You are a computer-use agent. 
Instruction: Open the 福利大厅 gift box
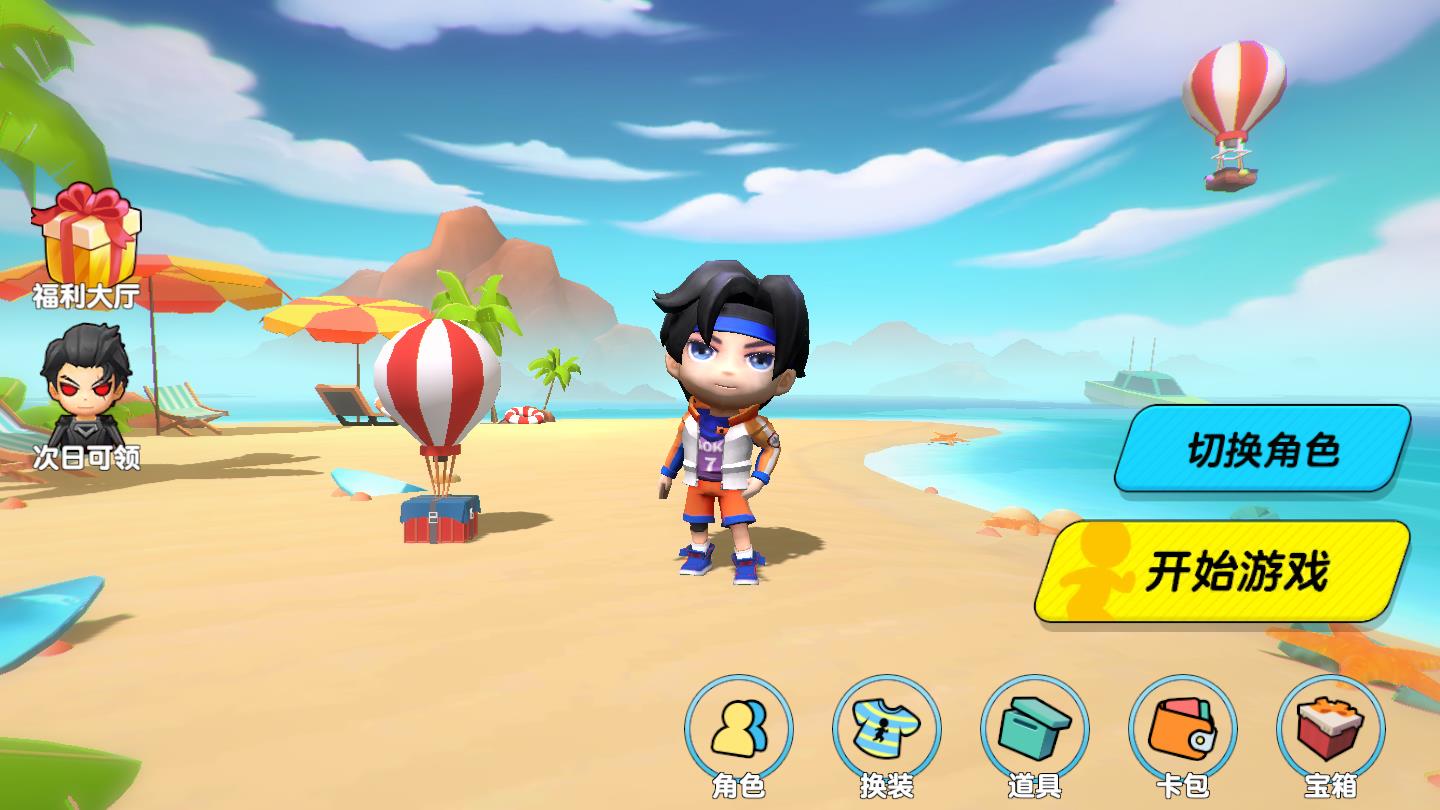86,245
